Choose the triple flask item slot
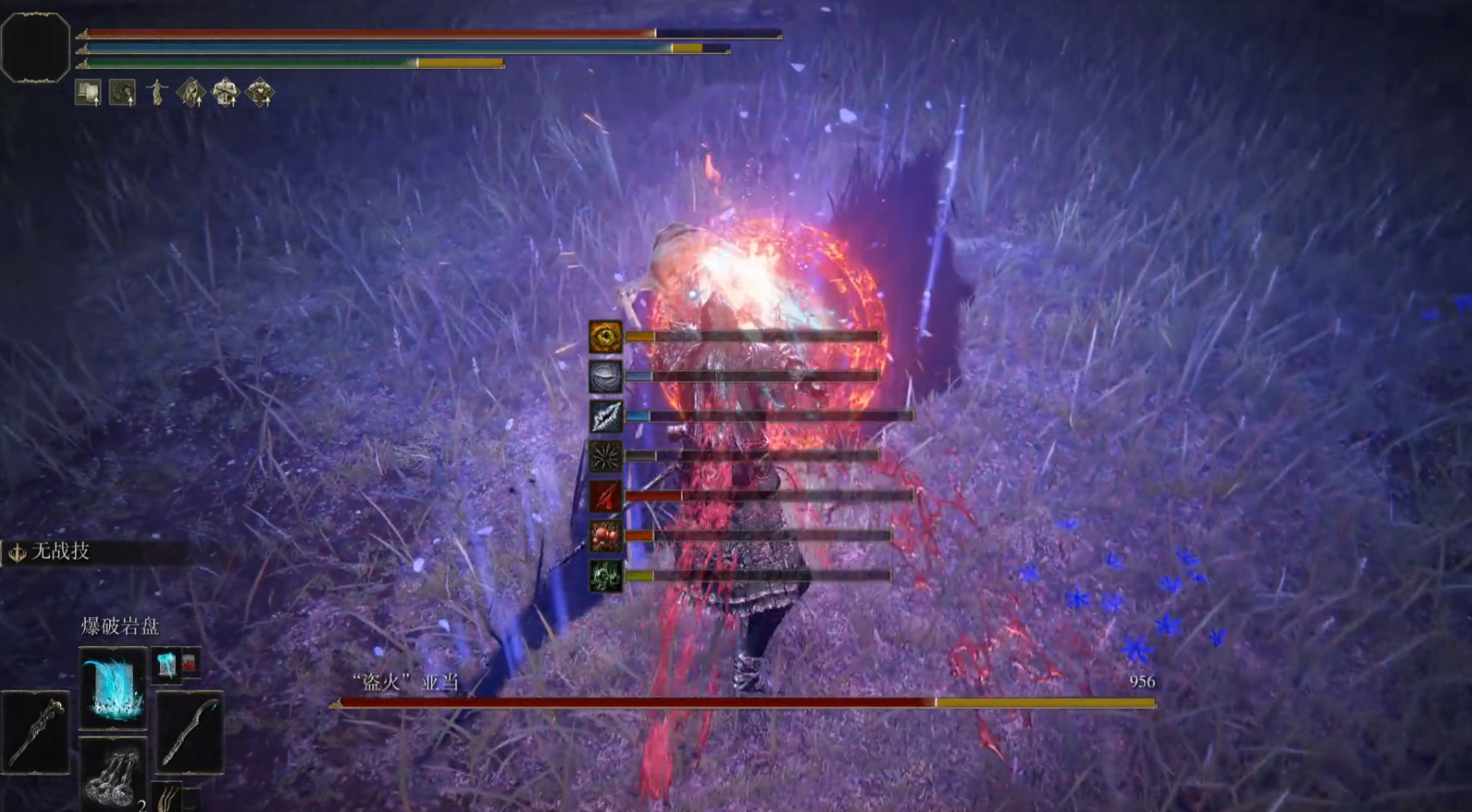The width and height of the screenshot is (1472, 812). [x=113, y=775]
